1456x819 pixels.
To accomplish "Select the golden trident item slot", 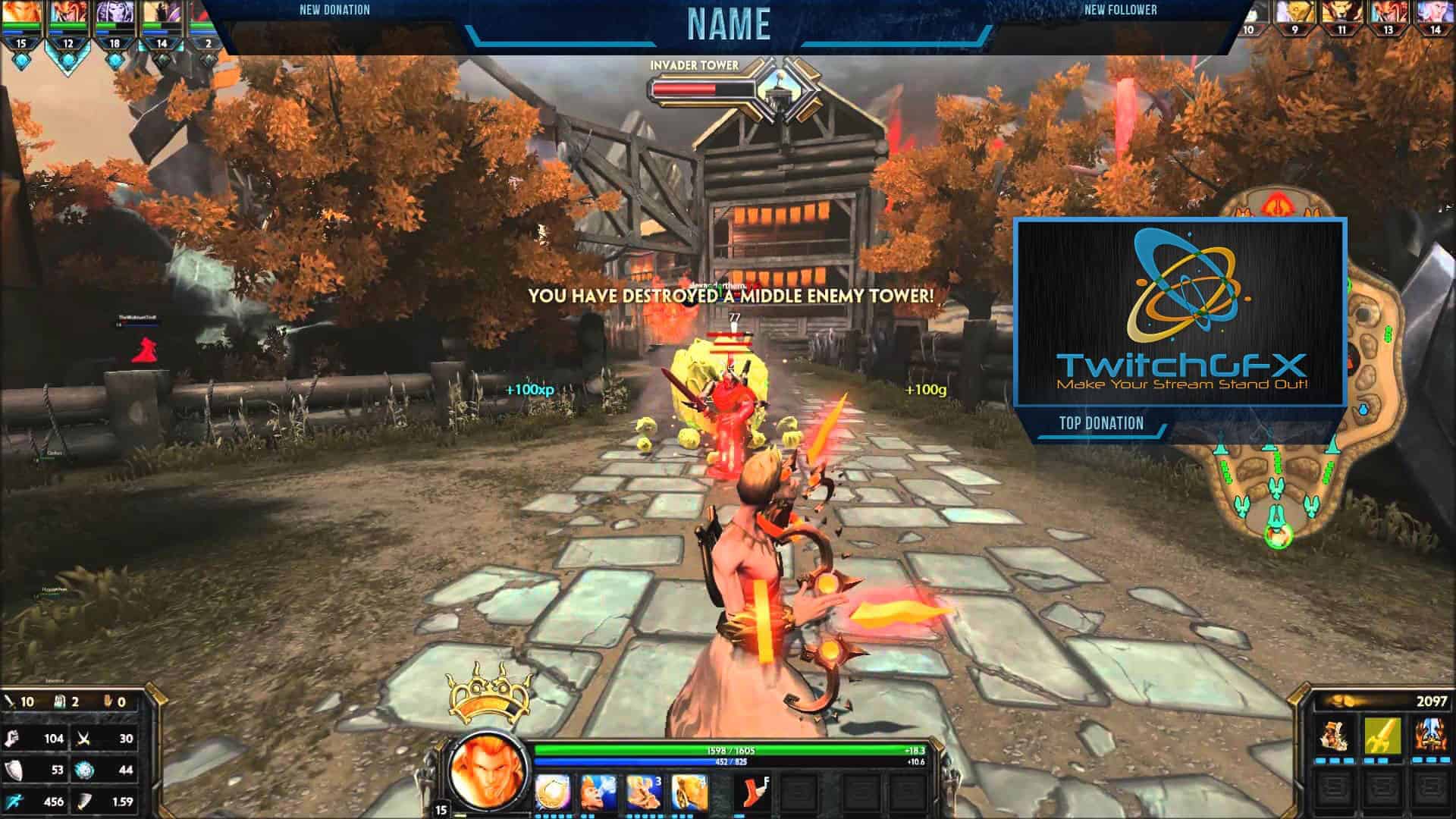I will pos(1382,735).
